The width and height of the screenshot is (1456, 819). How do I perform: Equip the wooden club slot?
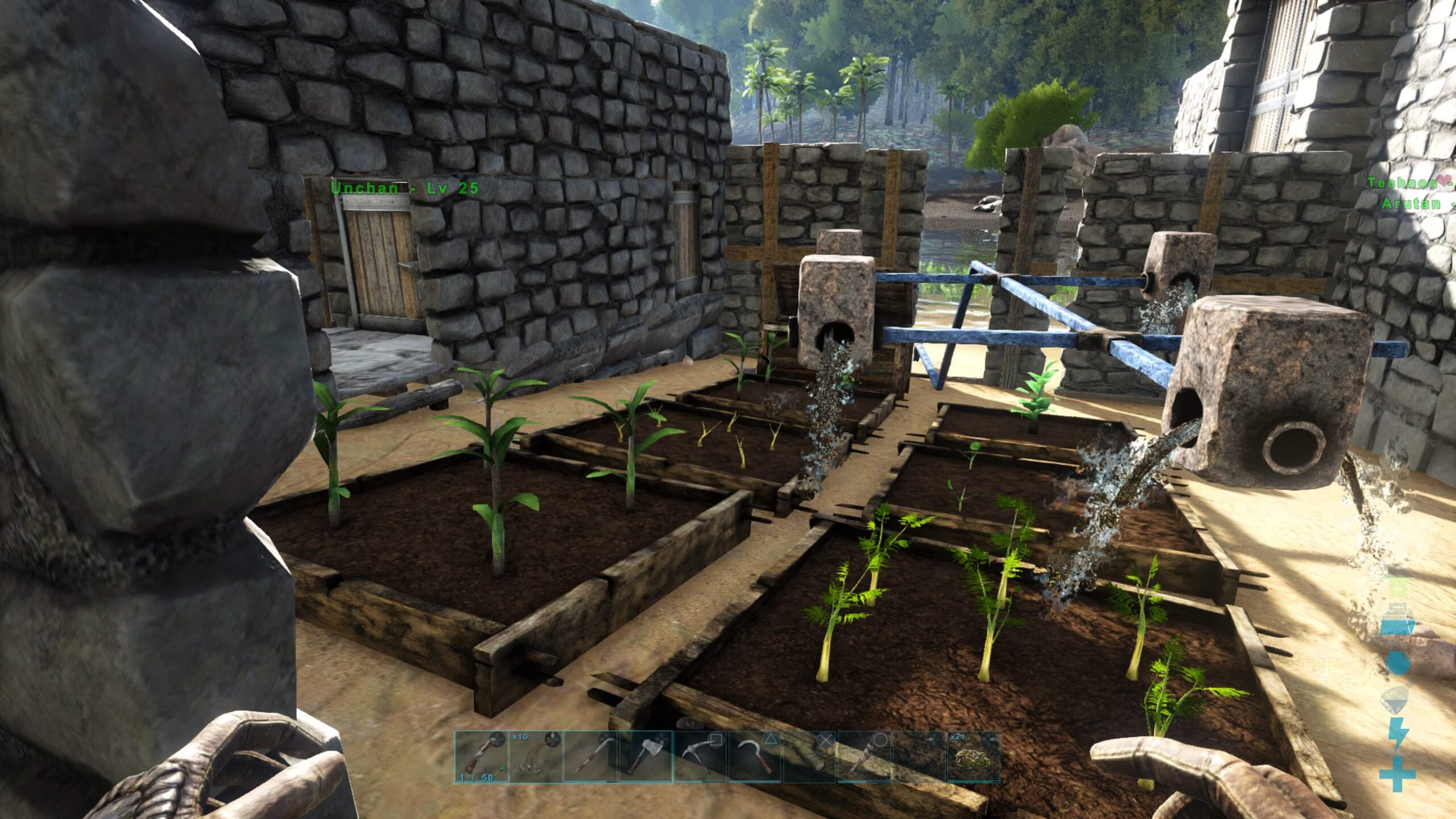click(864, 757)
